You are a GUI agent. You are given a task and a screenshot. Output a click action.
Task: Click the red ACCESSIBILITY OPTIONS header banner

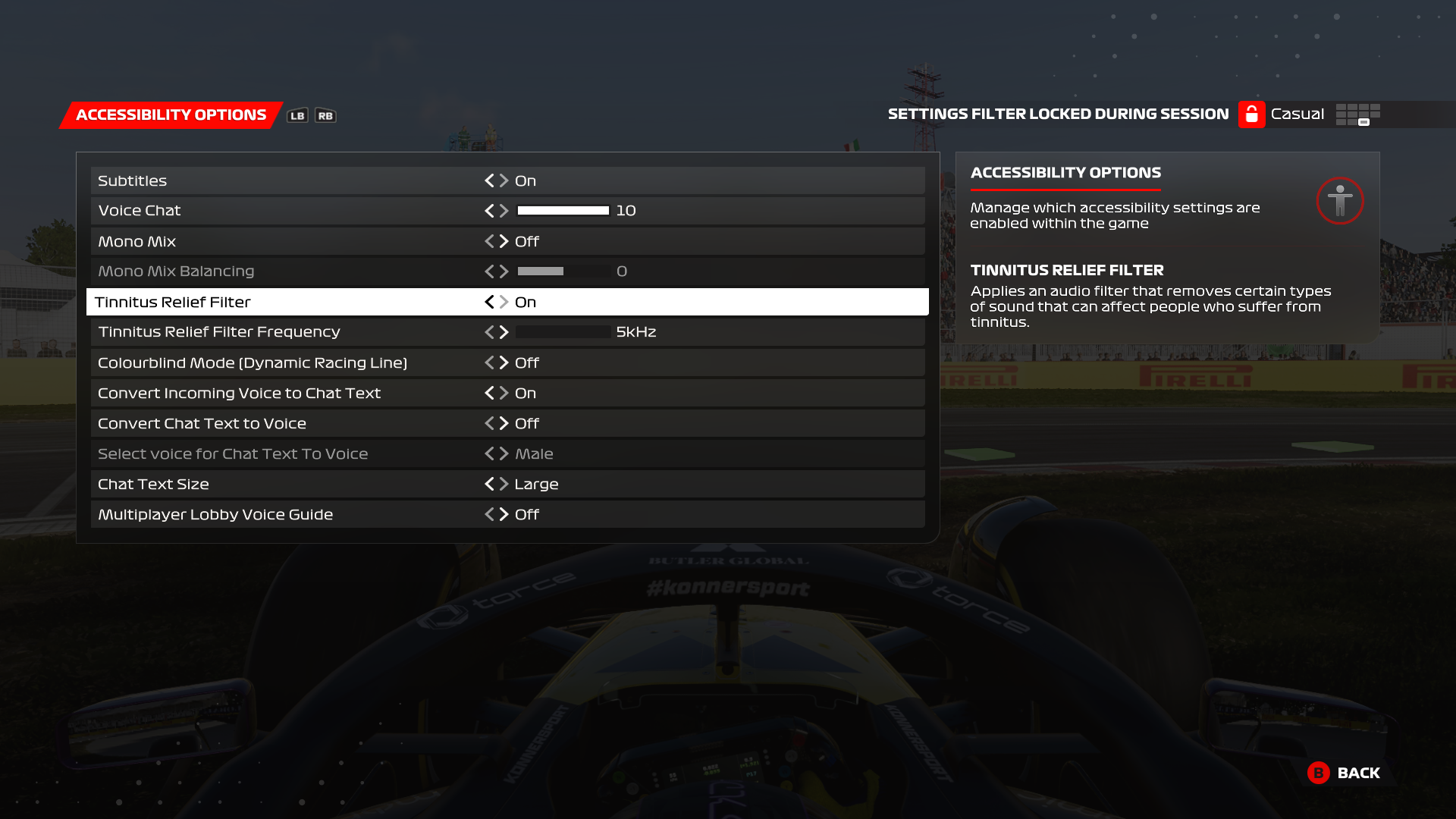point(170,114)
